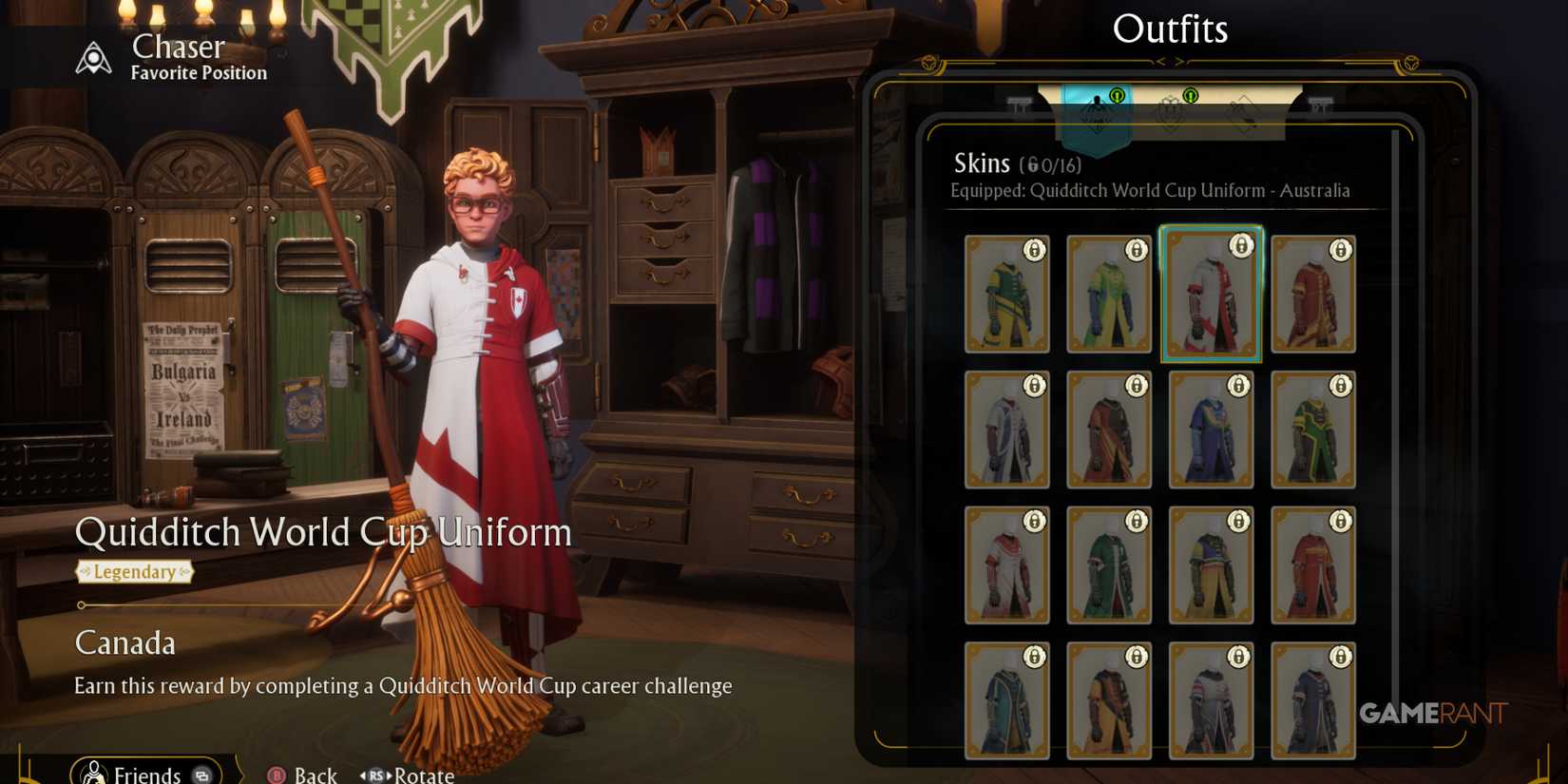Select the yellow-green uniform skin in the top row
The image size is (1568, 784).
click(1109, 295)
